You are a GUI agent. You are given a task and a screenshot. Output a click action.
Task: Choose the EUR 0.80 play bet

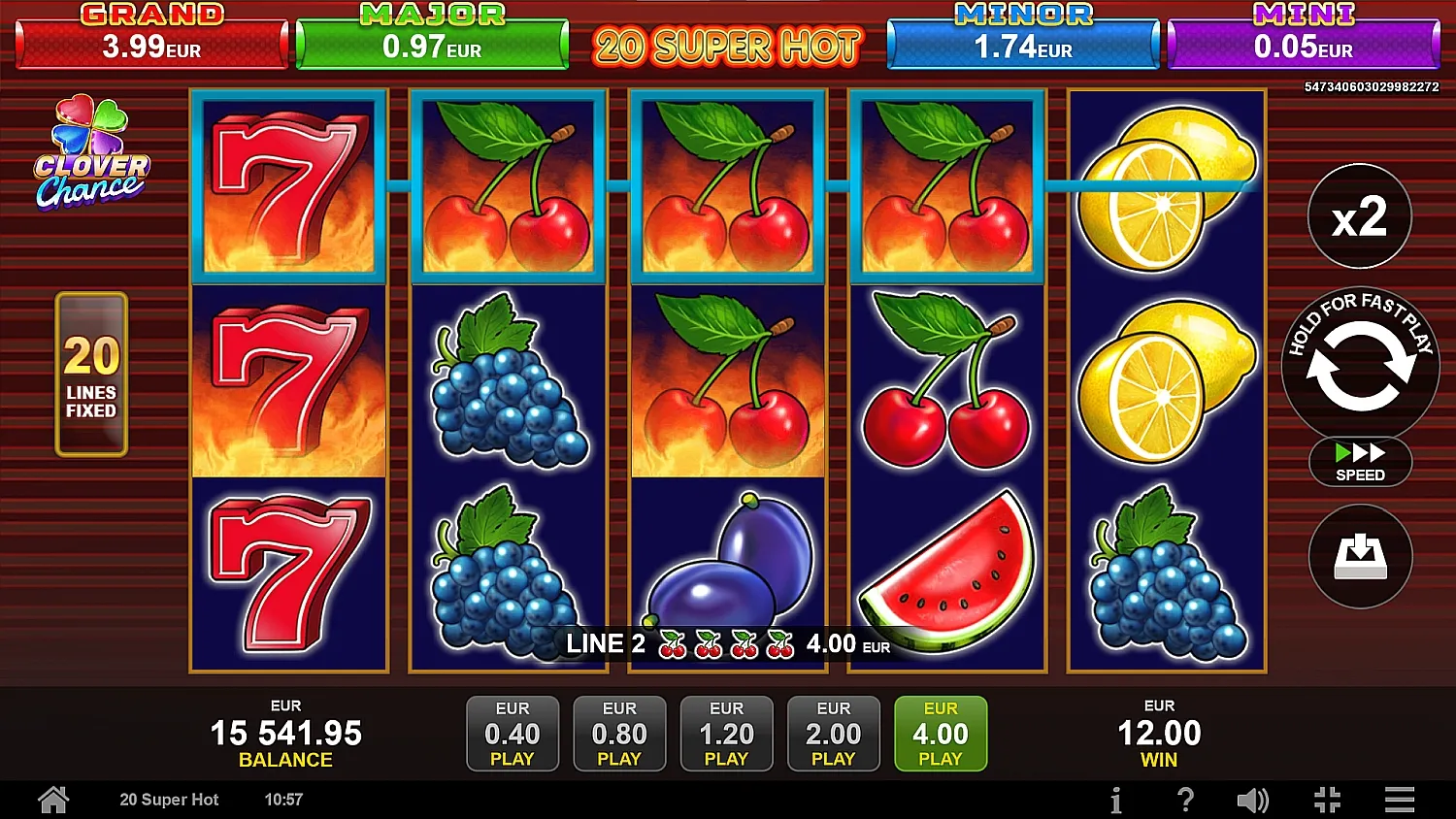tap(619, 734)
